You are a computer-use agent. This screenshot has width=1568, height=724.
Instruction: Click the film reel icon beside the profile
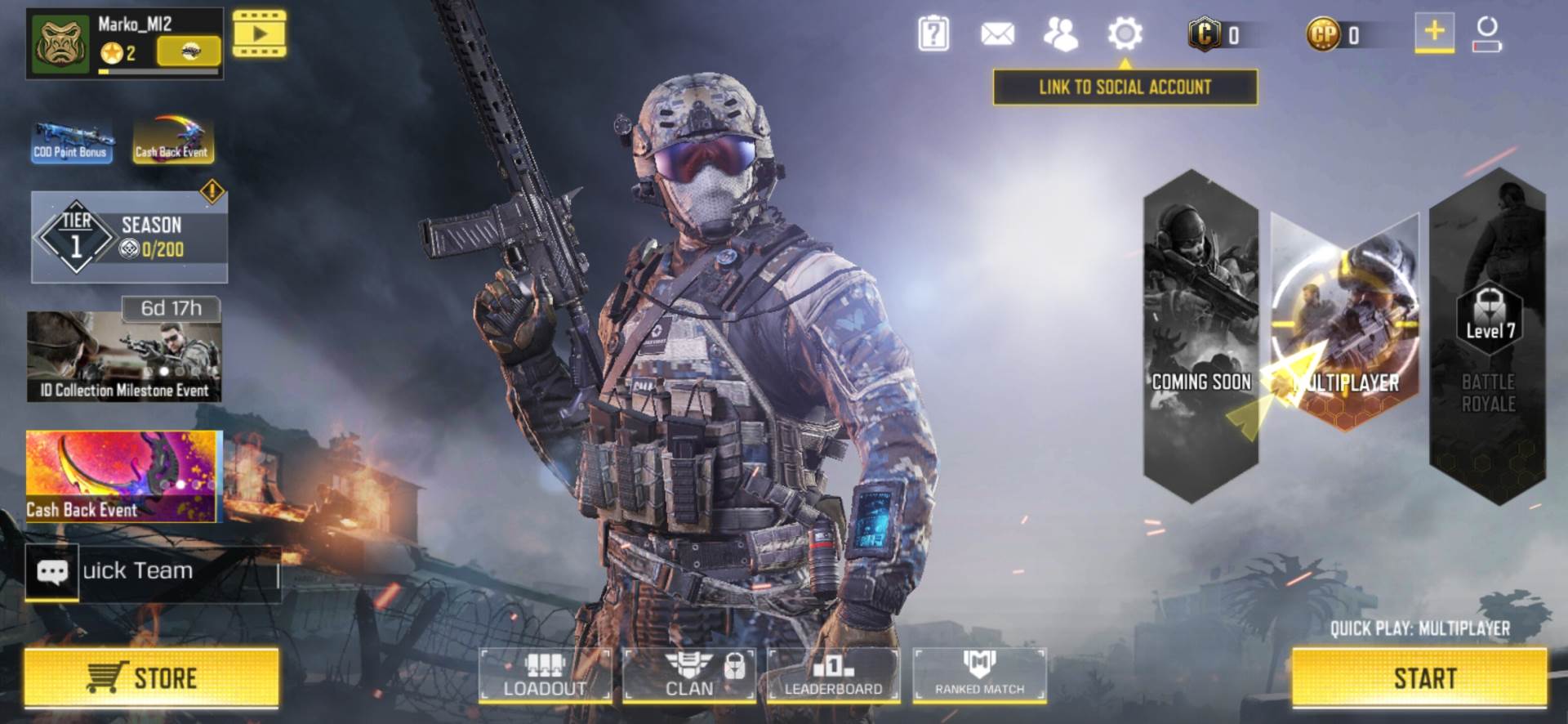(x=260, y=34)
